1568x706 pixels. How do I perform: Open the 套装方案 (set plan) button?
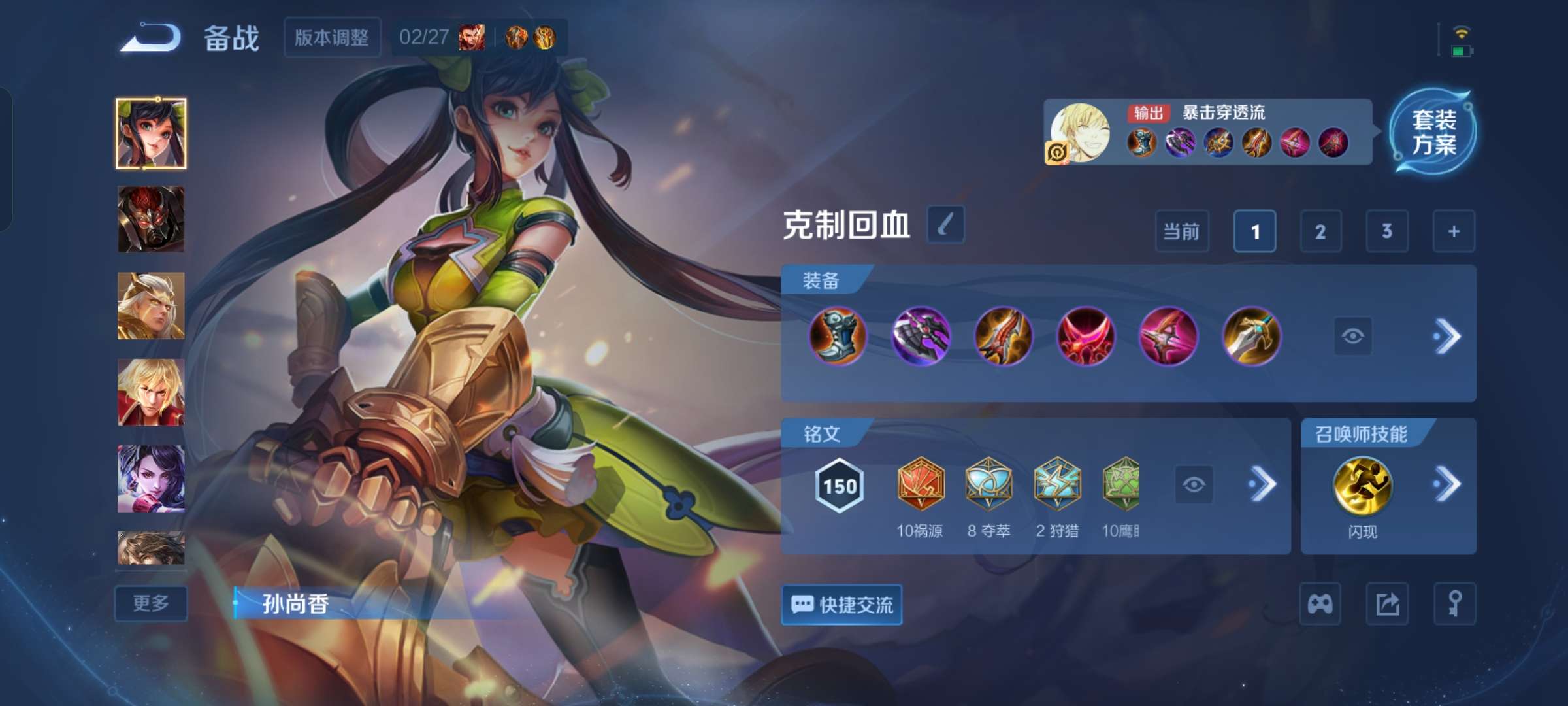[1434, 131]
